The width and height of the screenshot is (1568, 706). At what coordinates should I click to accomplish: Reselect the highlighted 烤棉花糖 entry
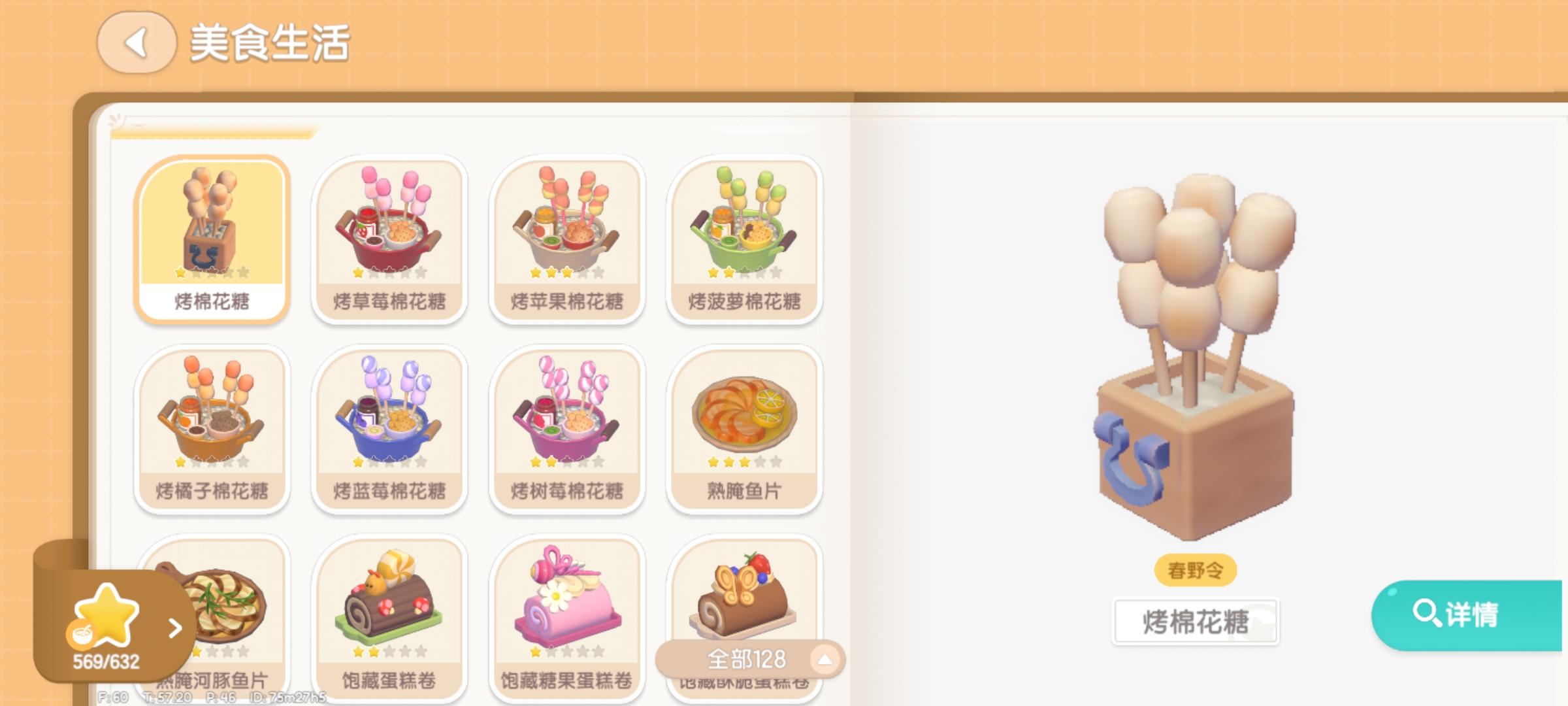pos(212,235)
